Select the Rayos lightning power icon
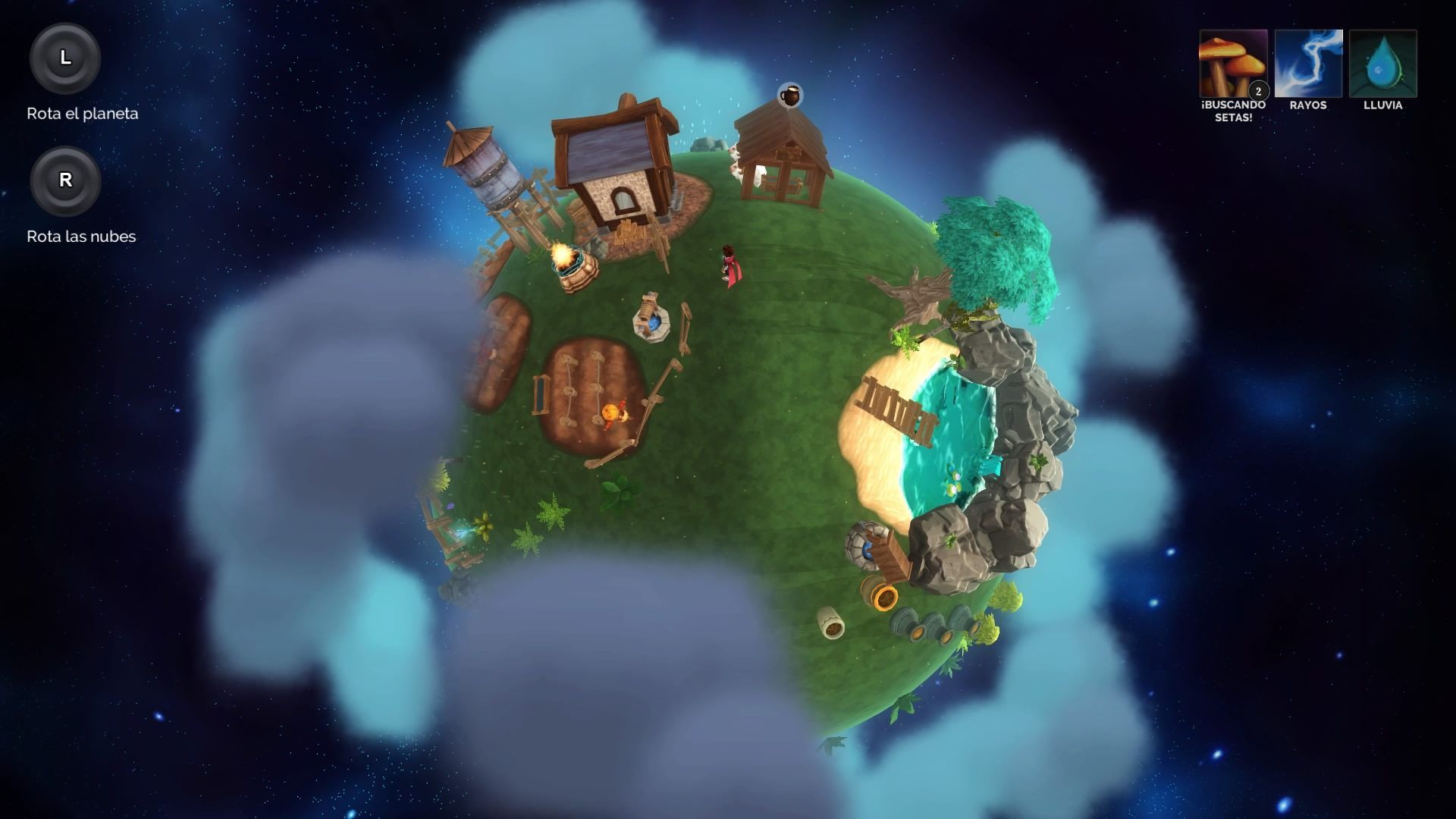1456x819 pixels. click(x=1307, y=64)
